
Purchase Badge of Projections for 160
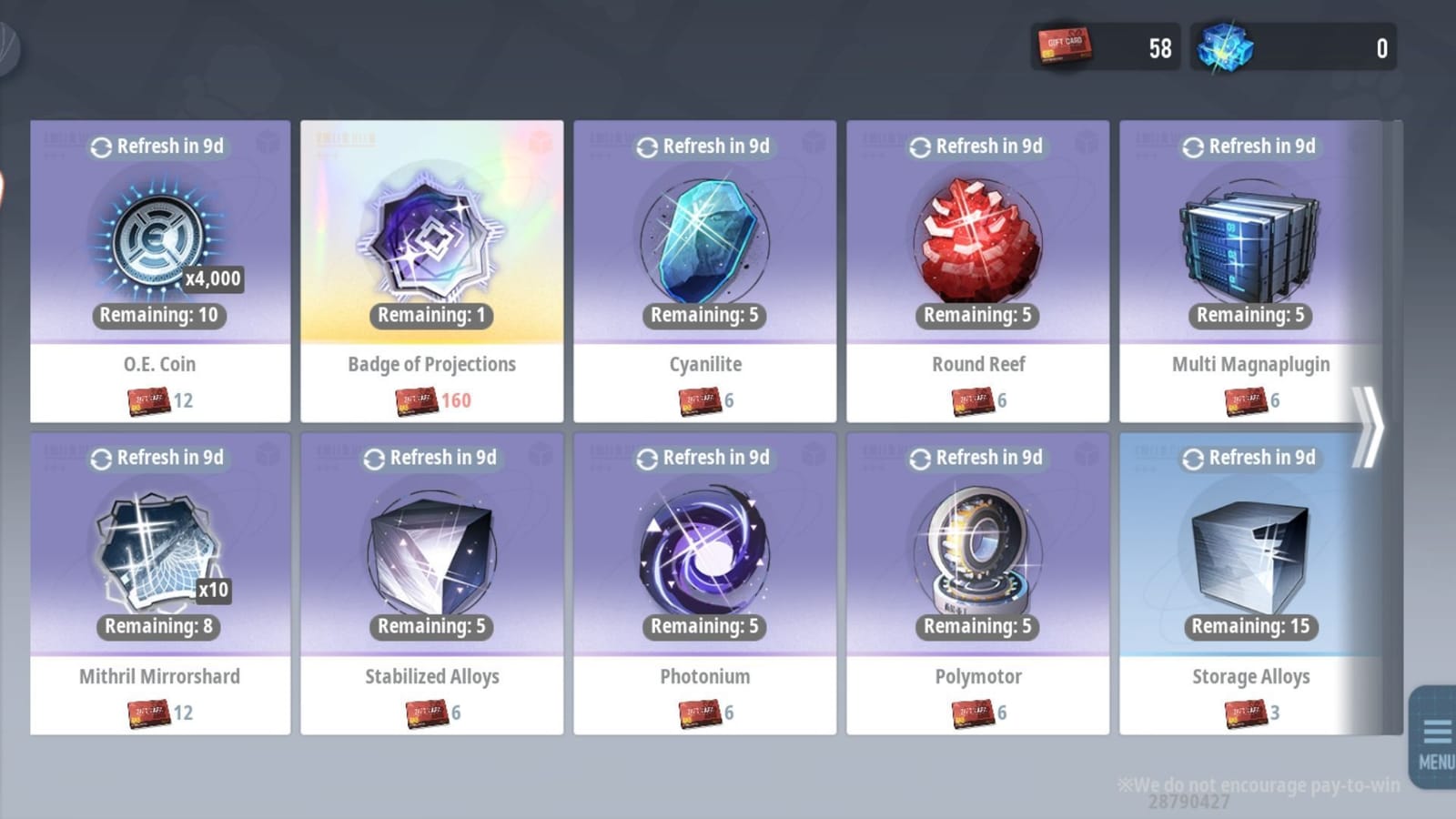432,400
